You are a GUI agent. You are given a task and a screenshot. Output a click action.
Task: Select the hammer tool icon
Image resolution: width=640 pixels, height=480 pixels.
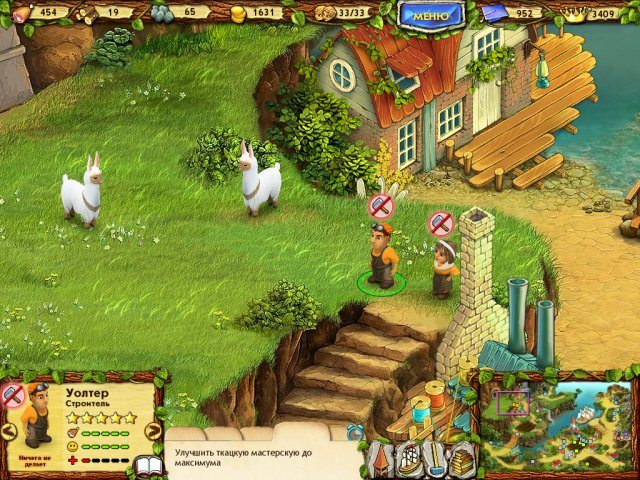pos(436,459)
